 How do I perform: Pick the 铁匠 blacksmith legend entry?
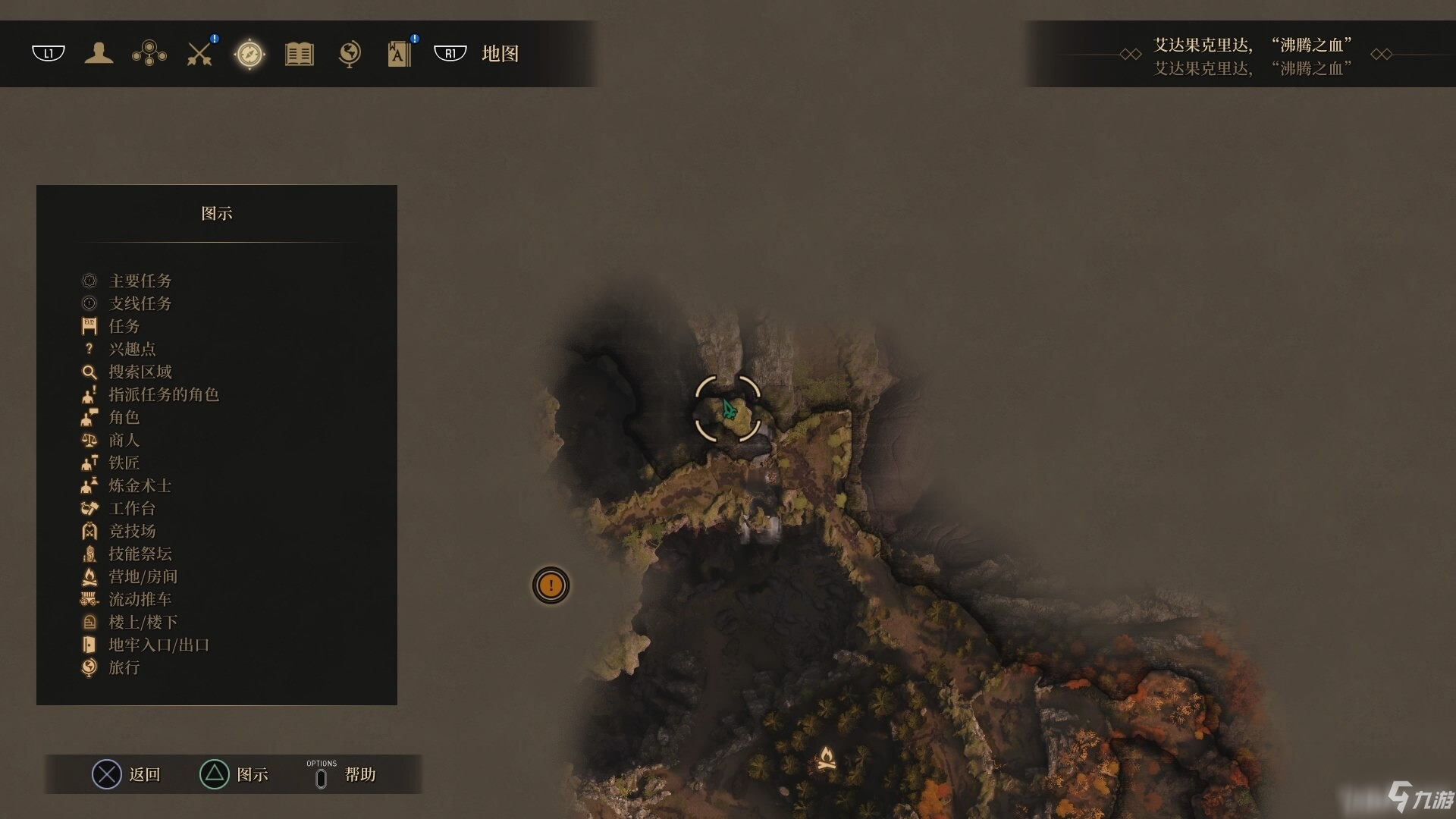[124, 463]
